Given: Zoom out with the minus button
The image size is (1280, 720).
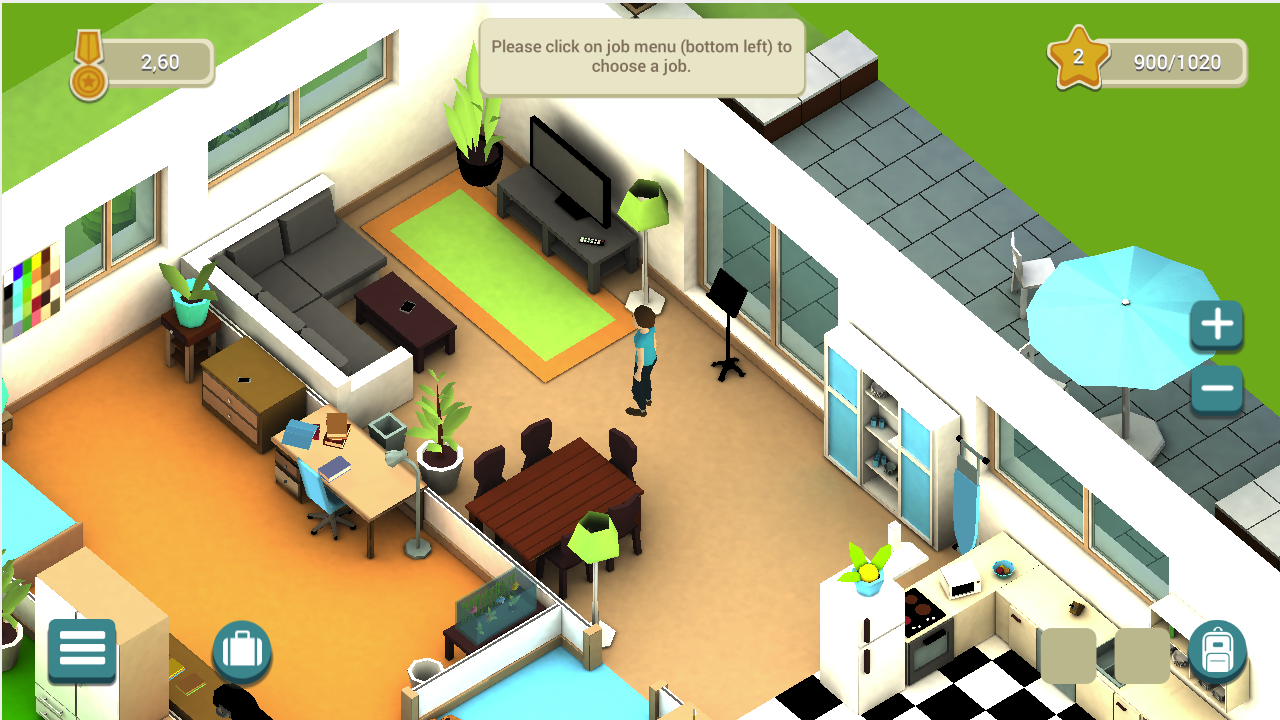Looking at the screenshot, I should (x=1216, y=389).
